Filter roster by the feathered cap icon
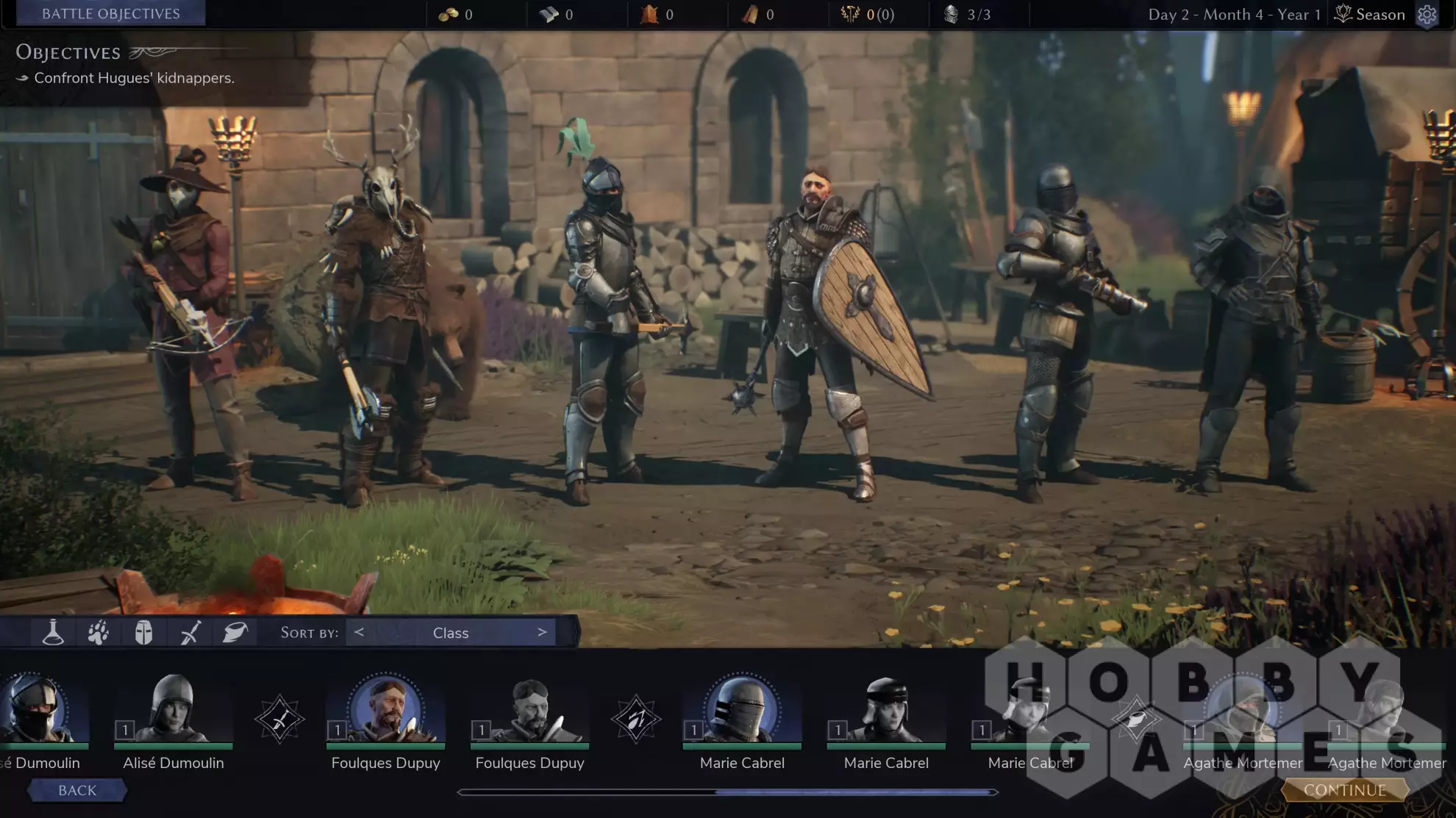1456x818 pixels. tap(235, 632)
